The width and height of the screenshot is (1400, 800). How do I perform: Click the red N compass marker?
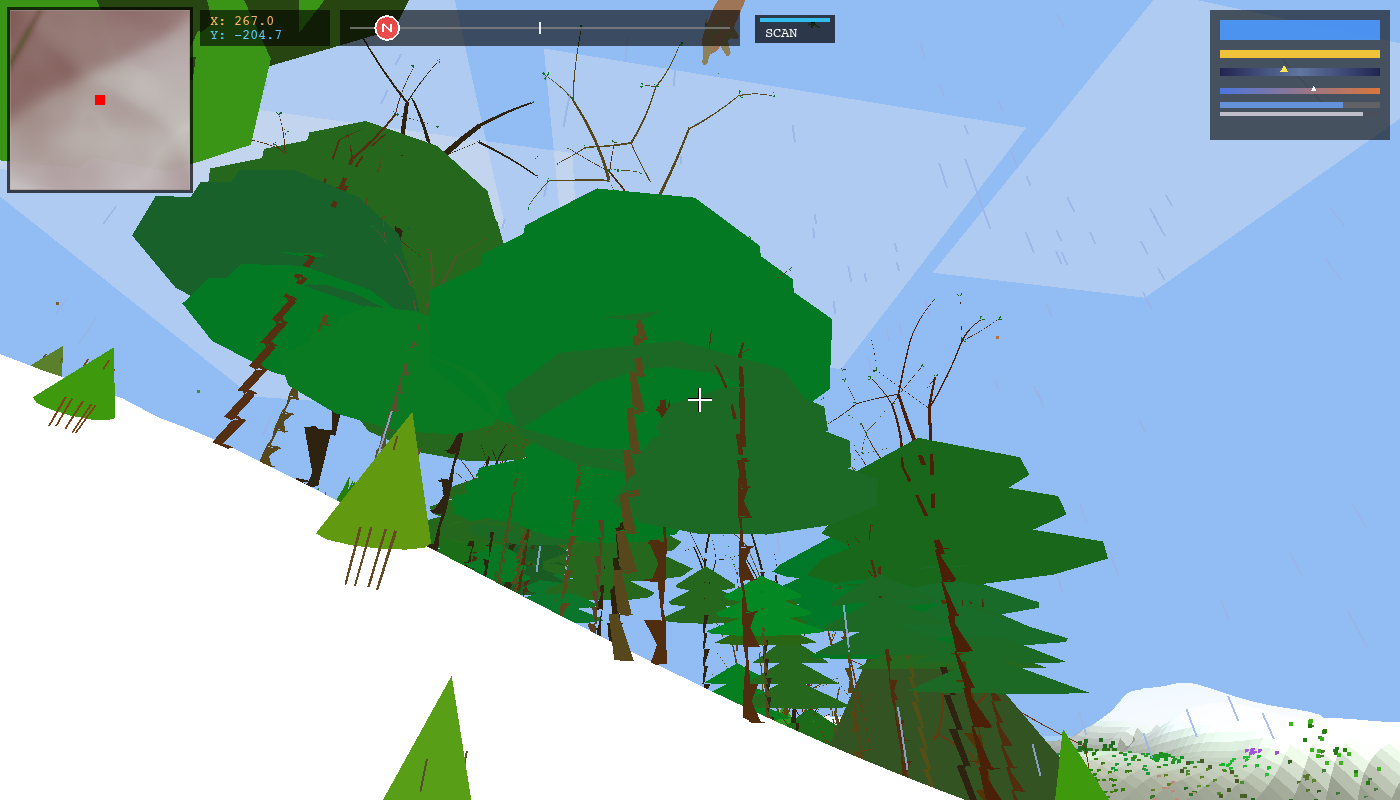click(386, 28)
